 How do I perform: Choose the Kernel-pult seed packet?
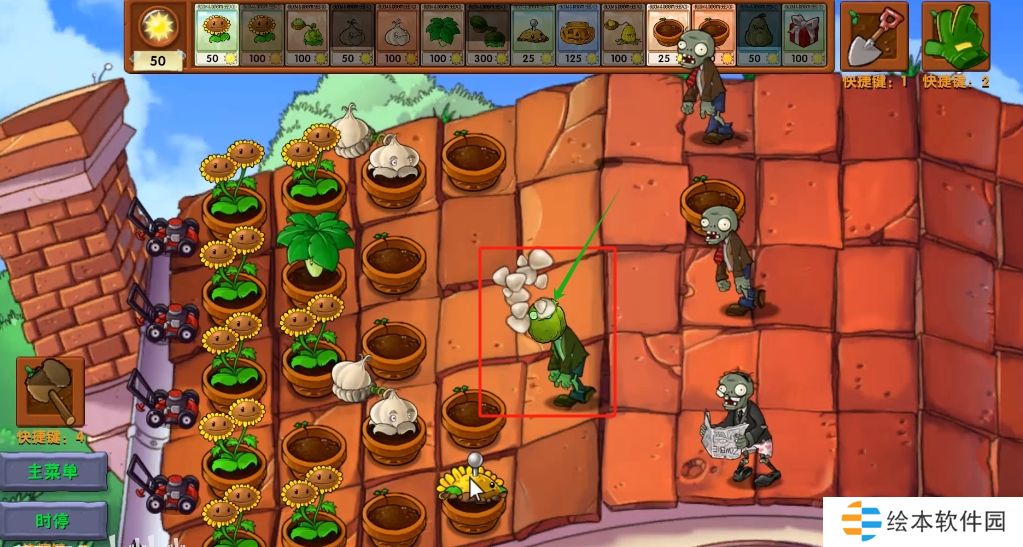point(621,36)
